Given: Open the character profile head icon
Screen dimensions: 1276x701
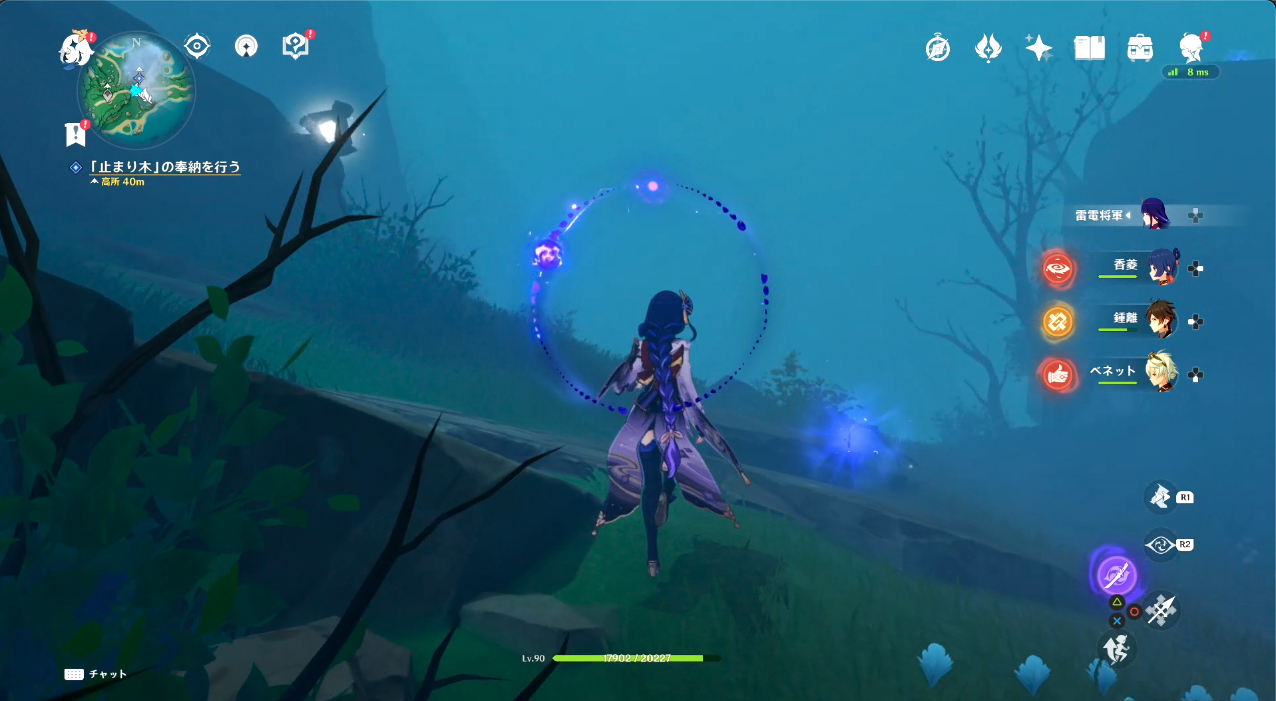Looking at the screenshot, I should (1190, 48).
